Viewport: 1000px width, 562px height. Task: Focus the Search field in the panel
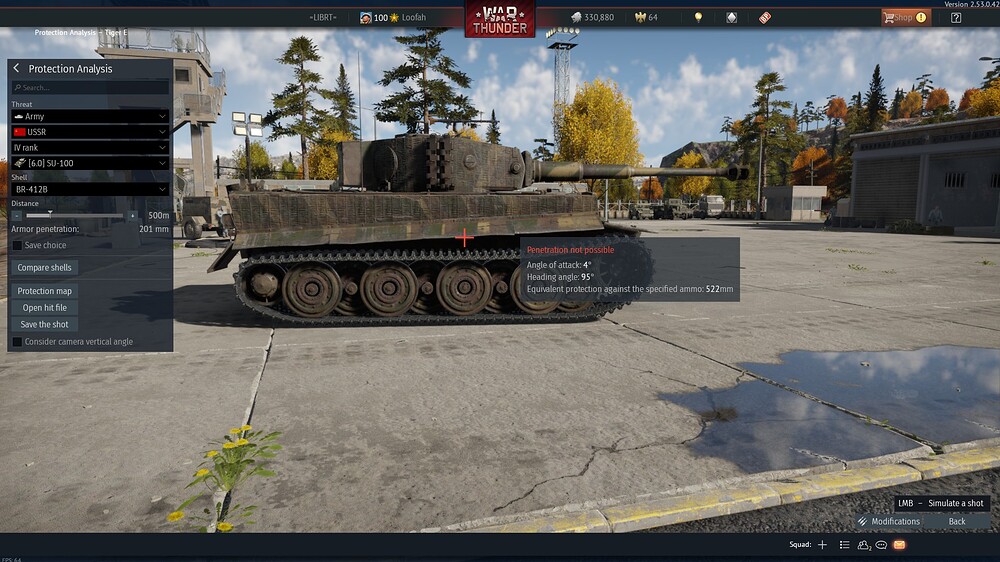90,88
